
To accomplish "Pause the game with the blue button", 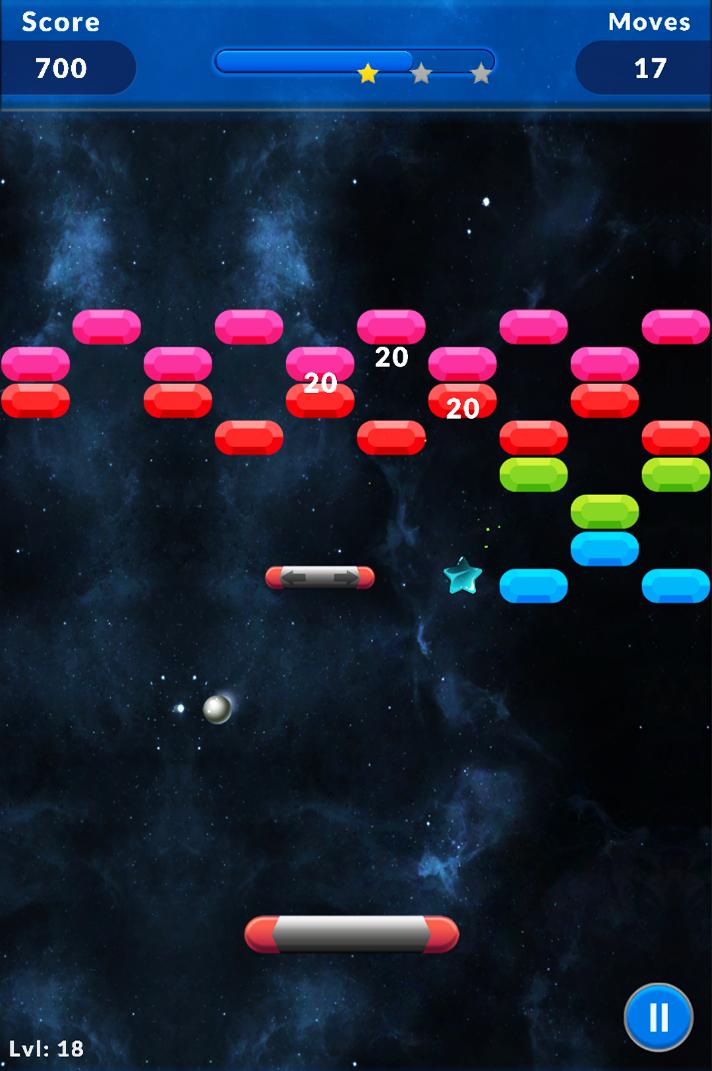I will pyautogui.click(x=658, y=1017).
